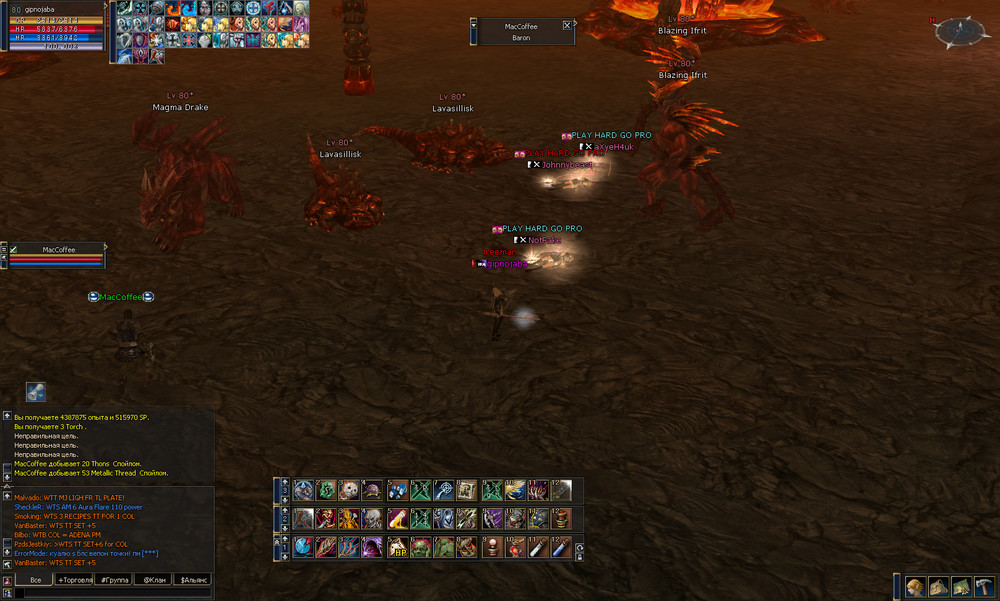1000x601 pixels.
Task: Select the Клан chat tab
Action: (152, 580)
